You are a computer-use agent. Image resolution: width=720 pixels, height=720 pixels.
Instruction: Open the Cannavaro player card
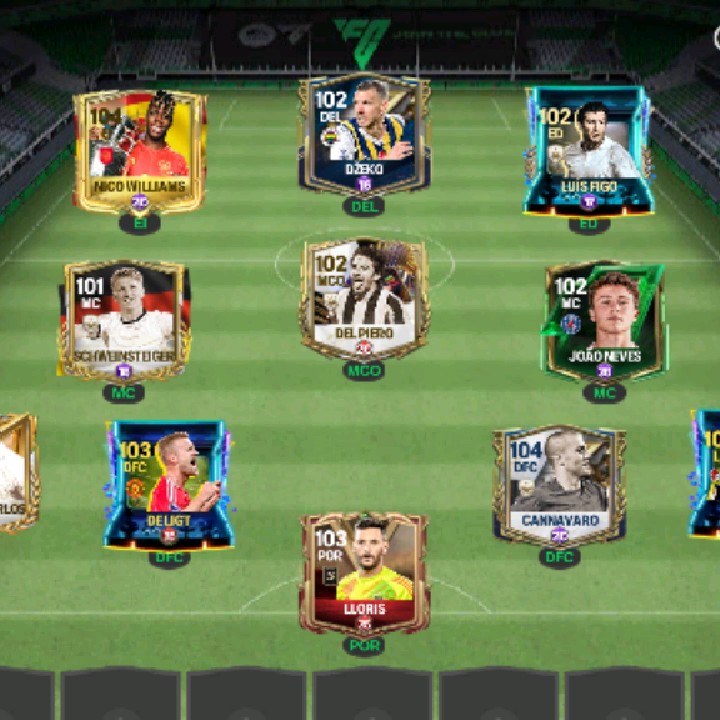[x=559, y=485]
